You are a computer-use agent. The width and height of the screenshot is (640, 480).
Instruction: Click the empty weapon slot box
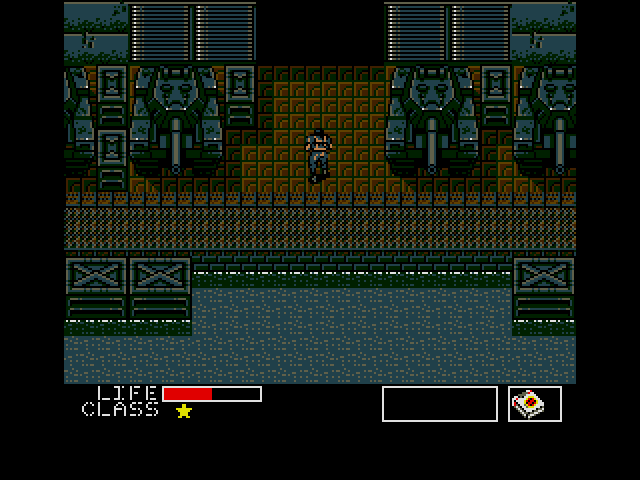click(439, 404)
